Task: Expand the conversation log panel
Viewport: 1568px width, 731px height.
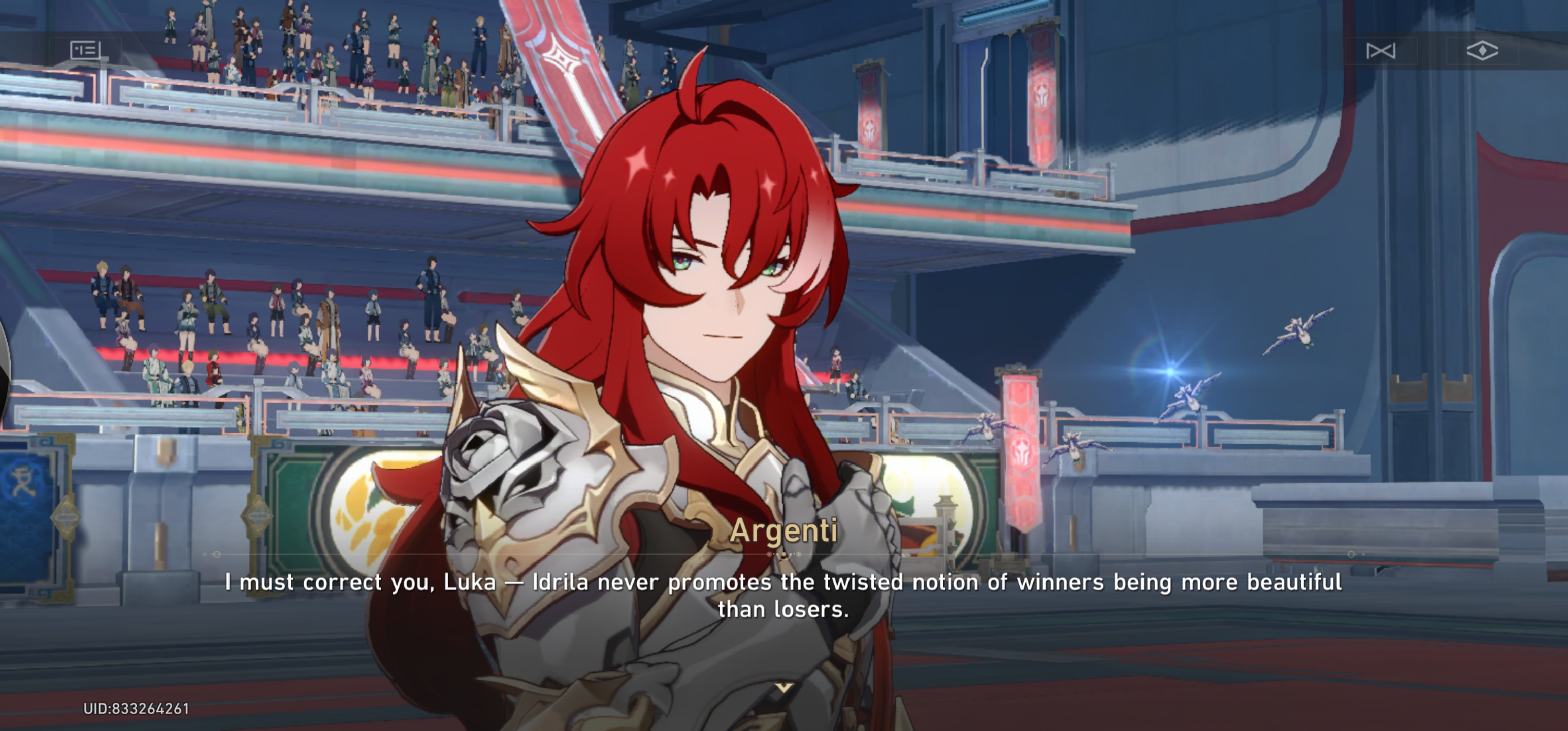Action: [85, 50]
